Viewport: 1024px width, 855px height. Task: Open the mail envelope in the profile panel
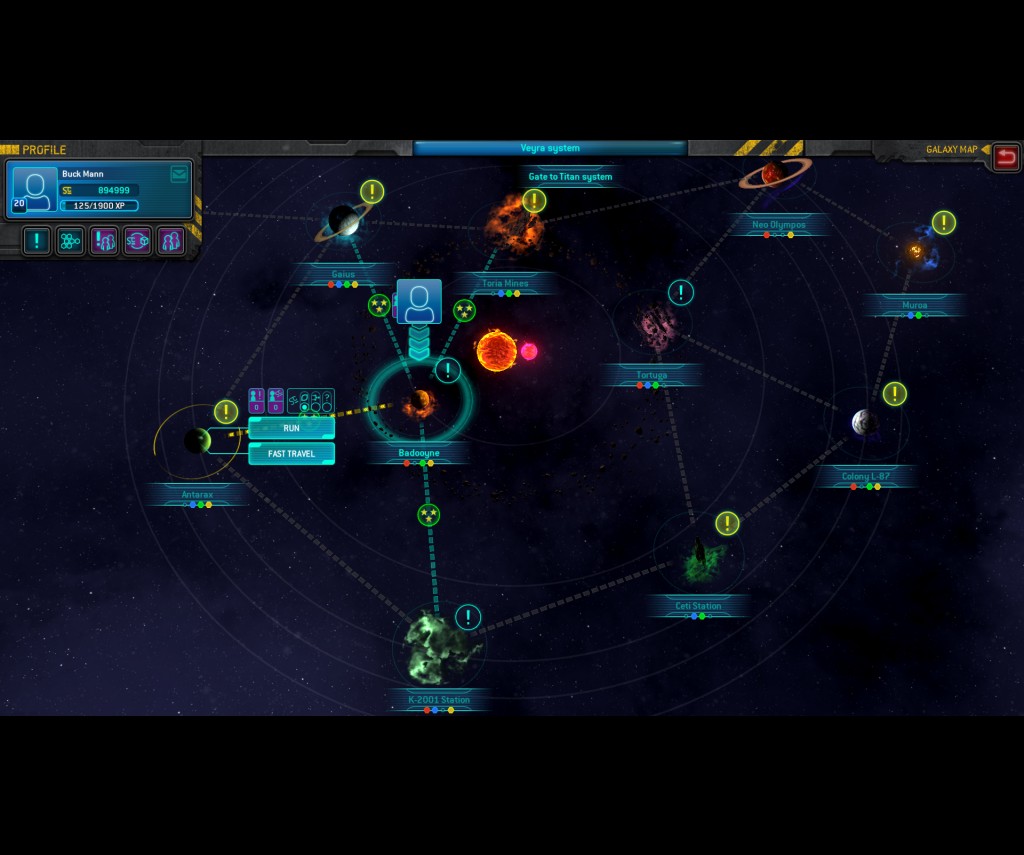tap(179, 174)
